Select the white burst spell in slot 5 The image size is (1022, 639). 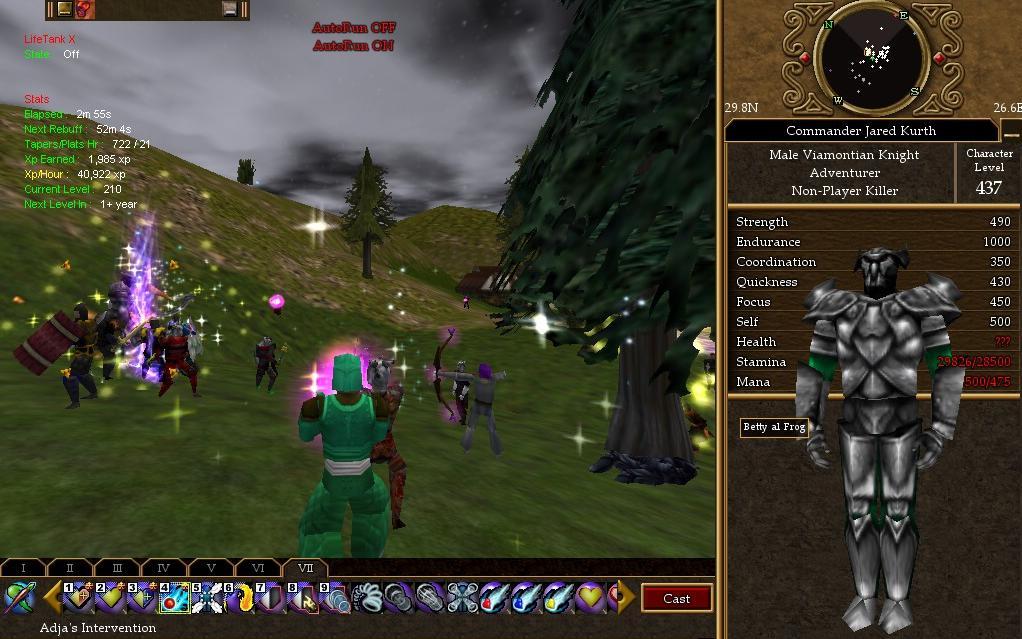(x=207, y=598)
